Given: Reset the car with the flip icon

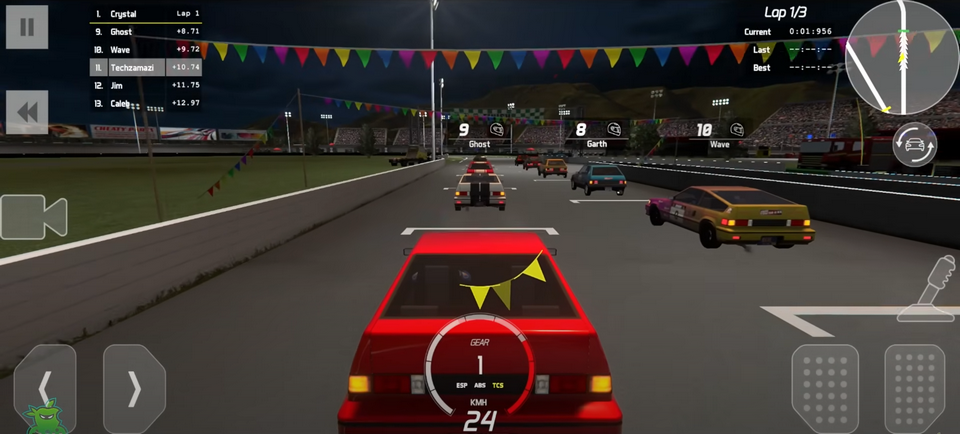Looking at the screenshot, I should pyautogui.click(x=914, y=145).
